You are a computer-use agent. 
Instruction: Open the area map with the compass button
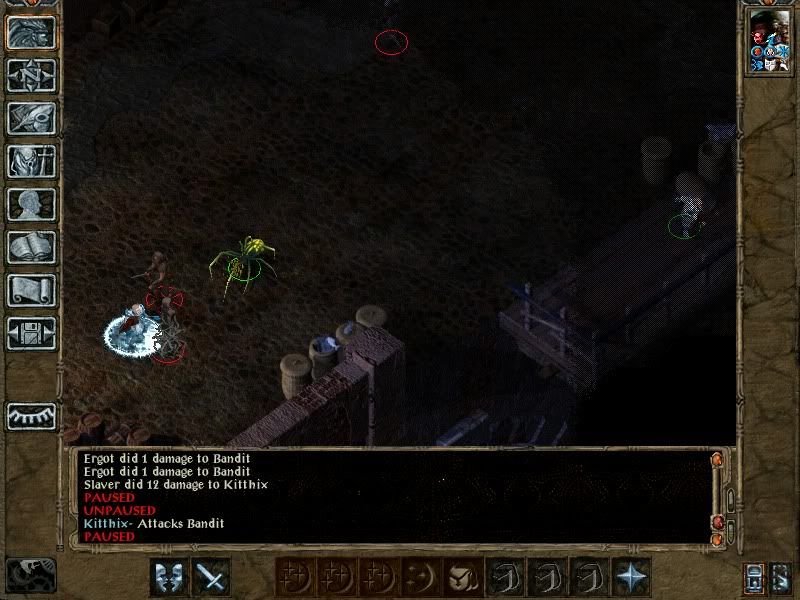[32, 75]
